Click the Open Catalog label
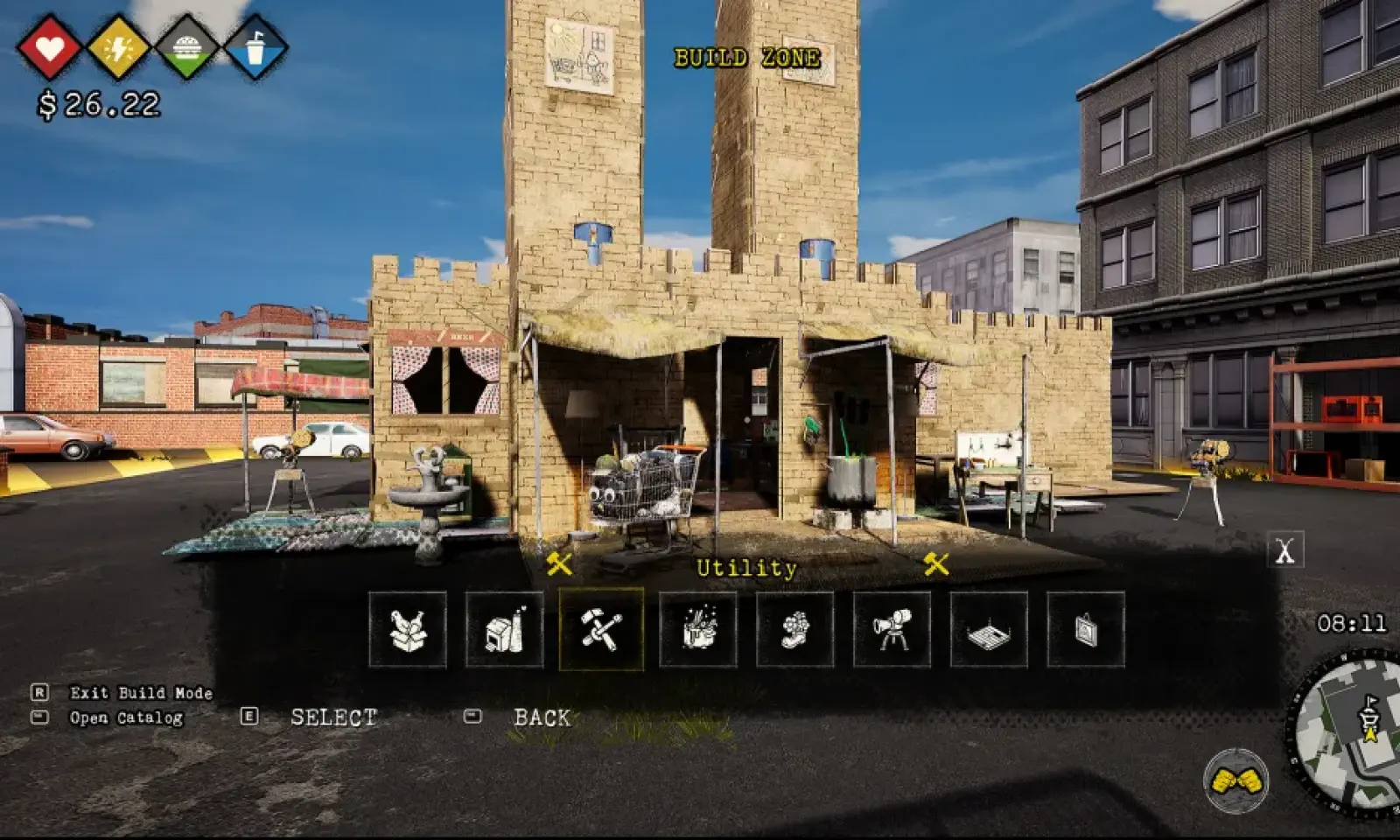This screenshot has height=840, width=1400. coord(126,717)
